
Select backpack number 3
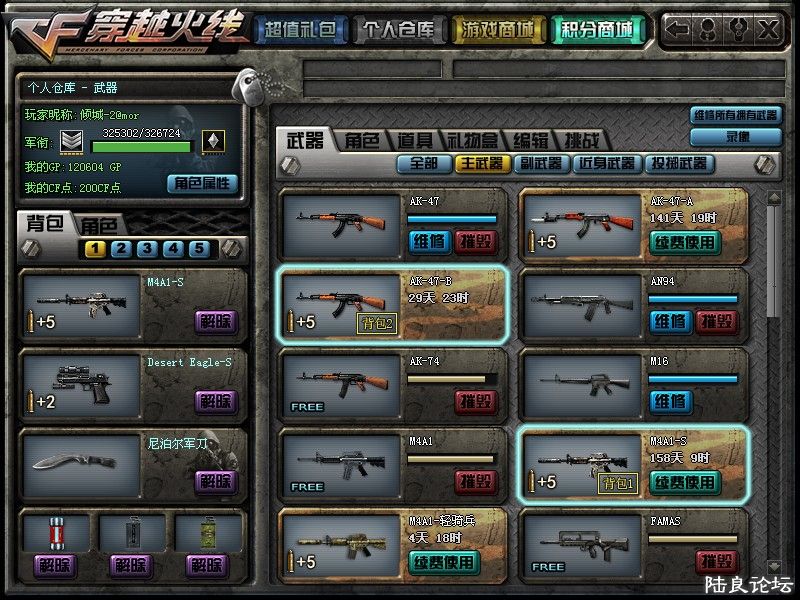coord(146,249)
